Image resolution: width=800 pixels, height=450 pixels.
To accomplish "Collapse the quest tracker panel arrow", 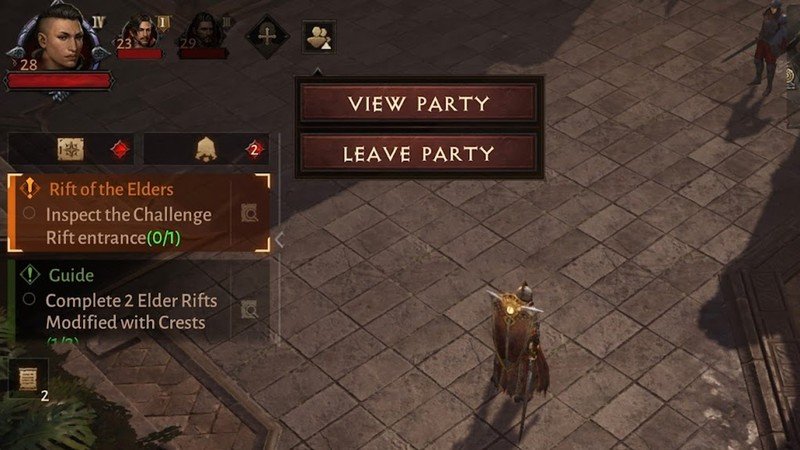I will click(281, 239).
